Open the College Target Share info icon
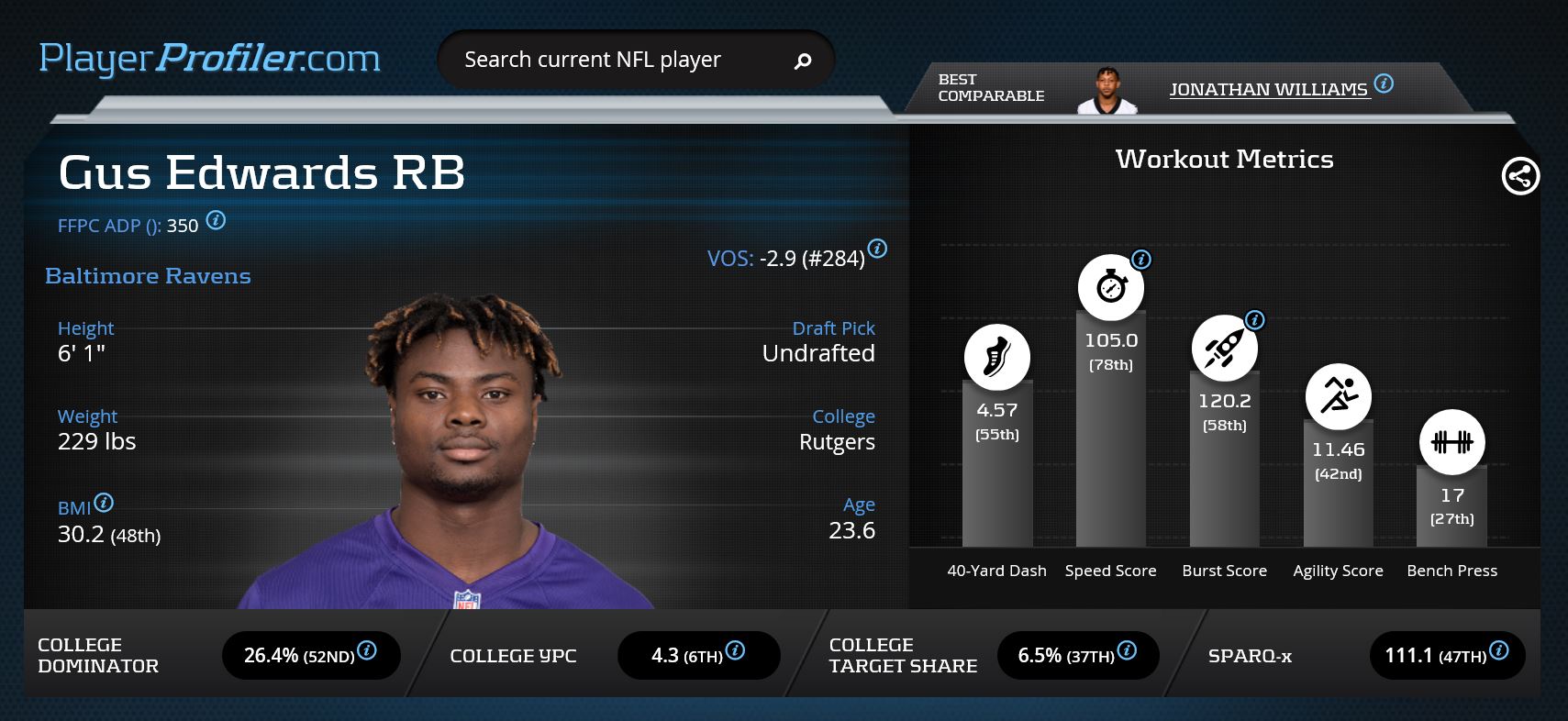 point(1127,650)
